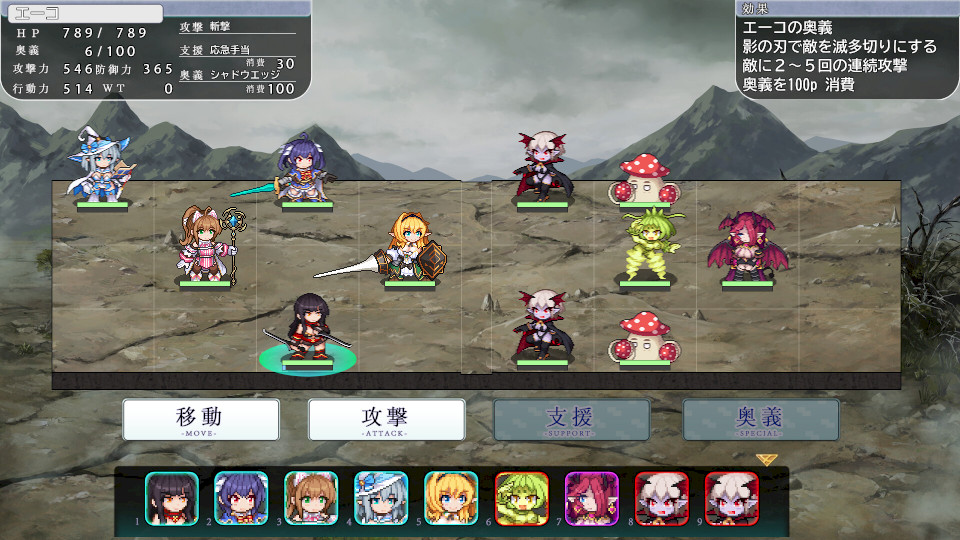Click the purple-haired swordswoman turn-order portrait
960x540 pixels.
(241, 498)
